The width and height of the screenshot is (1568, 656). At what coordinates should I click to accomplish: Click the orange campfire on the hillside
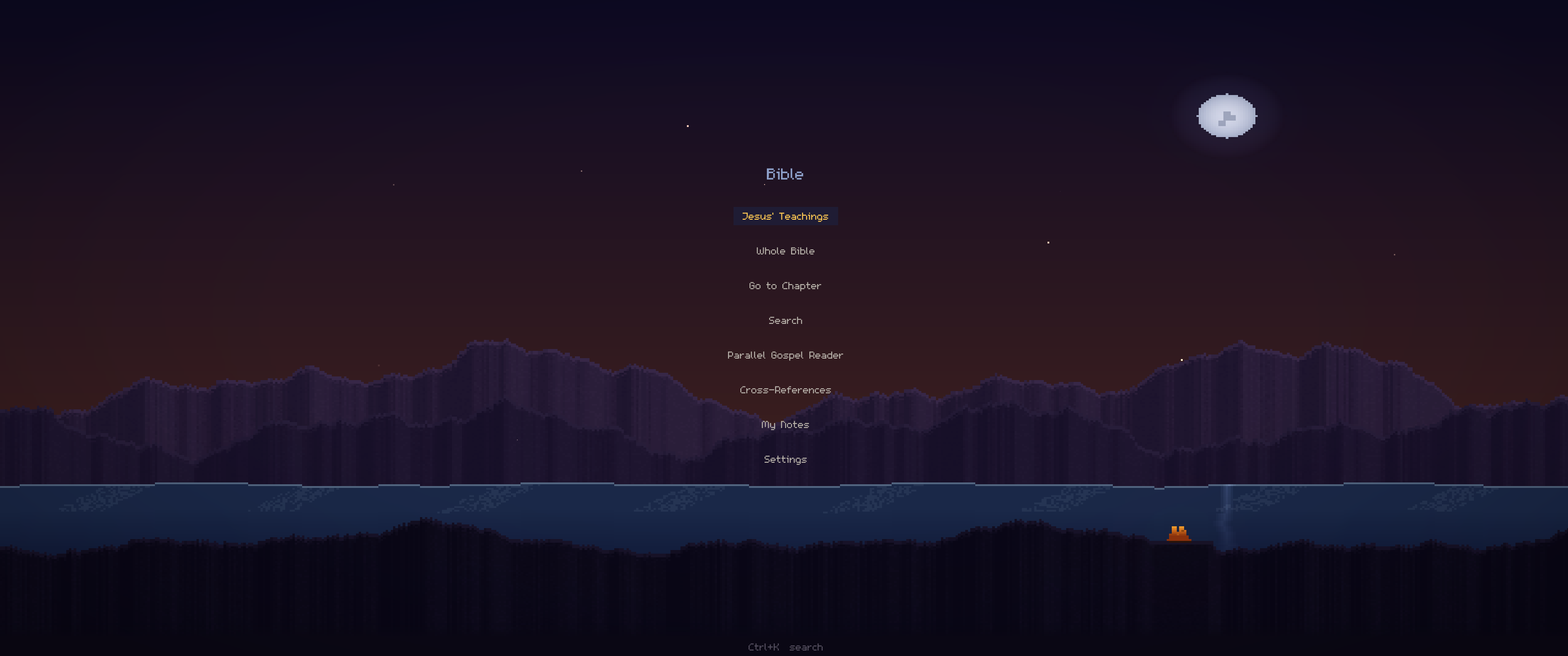[1179, 533]
